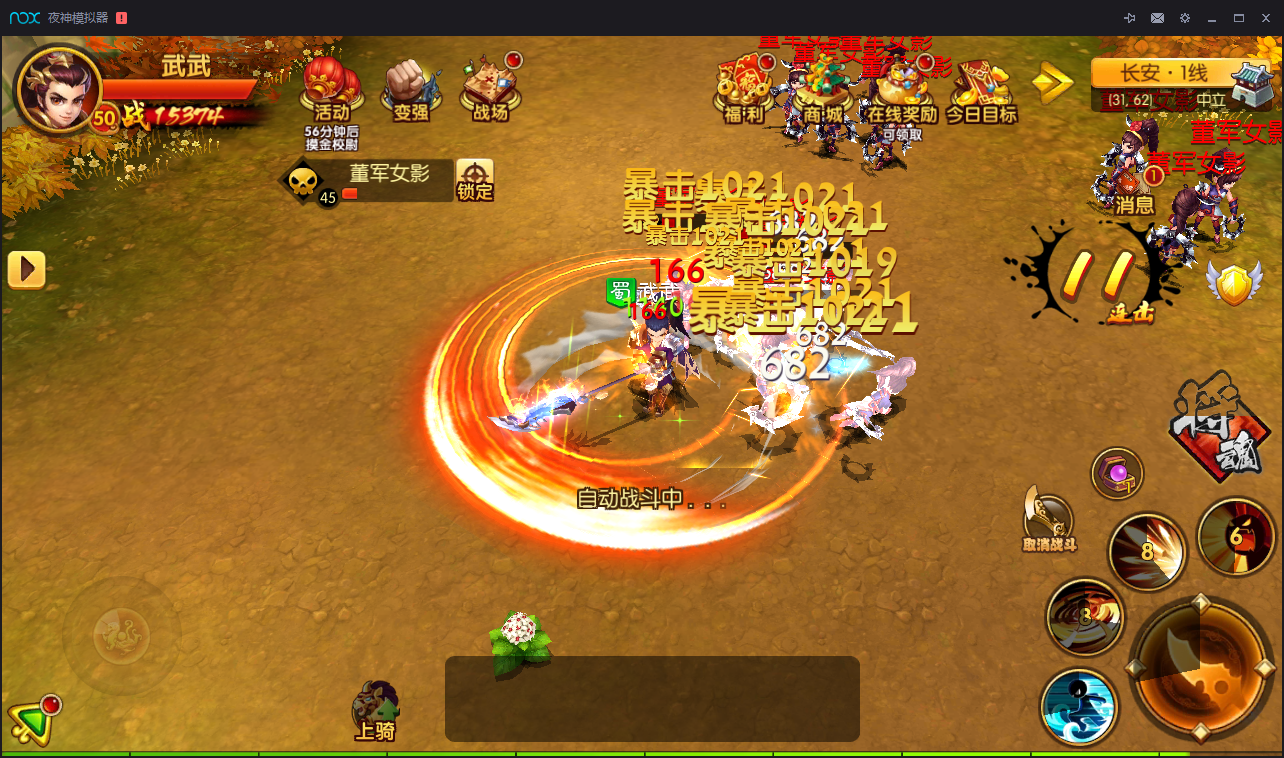Open the 消息 messages icon
This screenshot has height=758, width=1284.
point(1135,190)
